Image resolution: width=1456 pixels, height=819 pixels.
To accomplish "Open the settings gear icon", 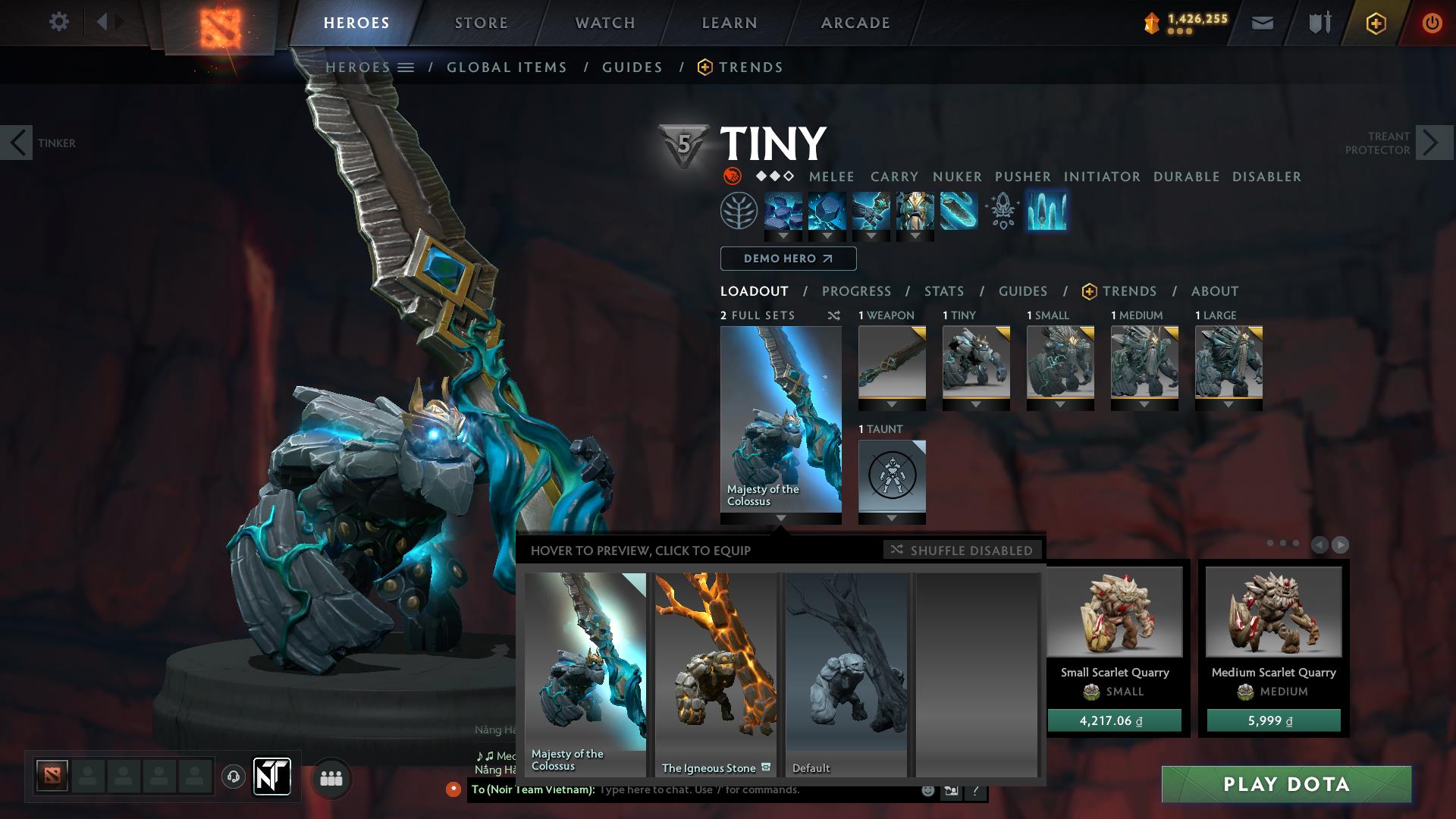I will [x=59, y=21].
